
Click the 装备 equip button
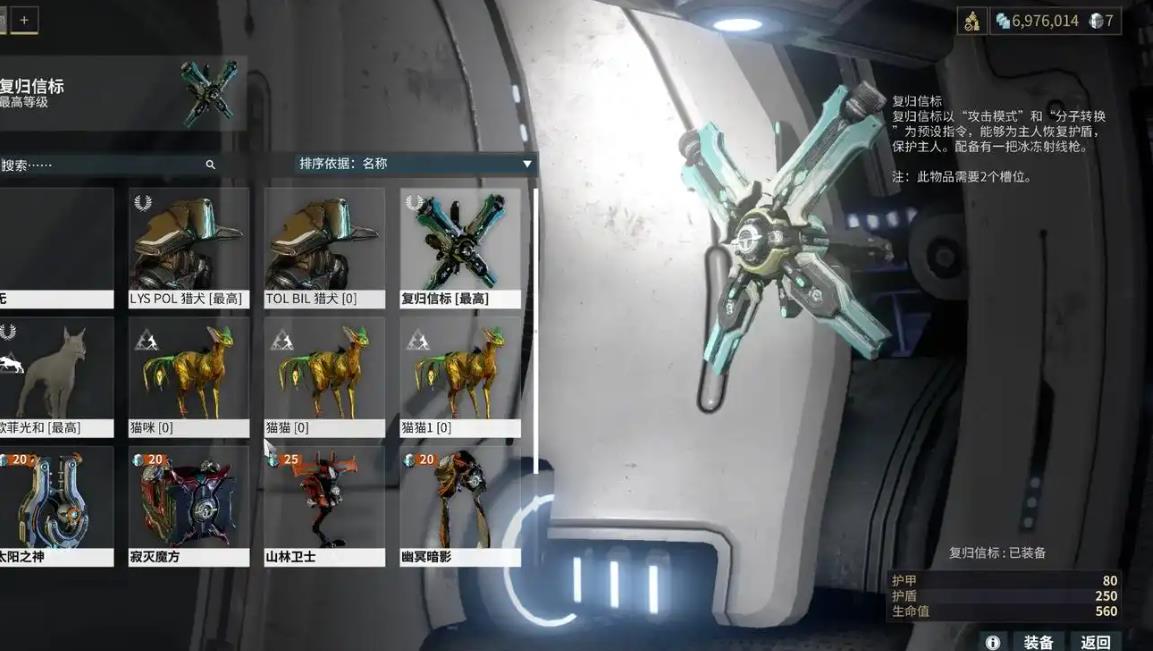pyautogui.click(x=1038, y=642)
